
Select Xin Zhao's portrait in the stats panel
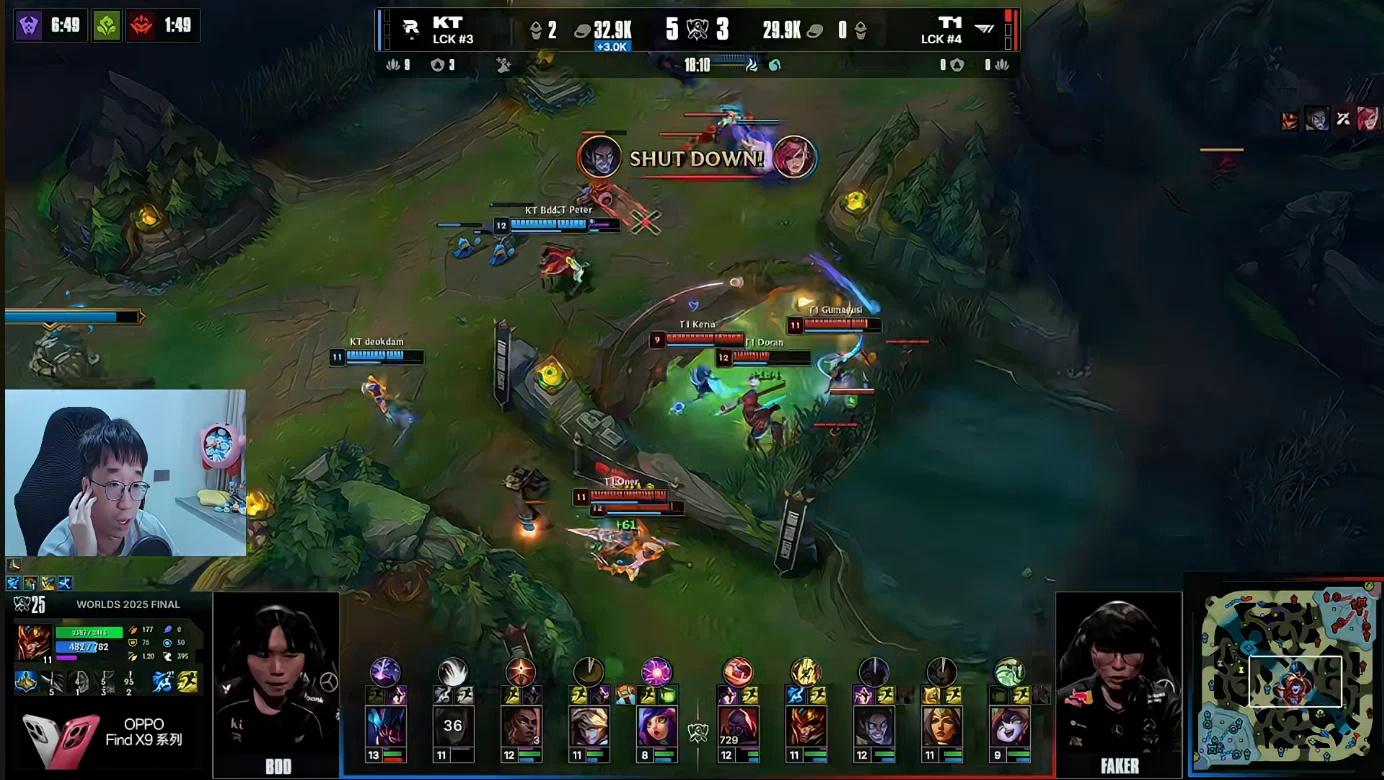click(x=34, y=643)
